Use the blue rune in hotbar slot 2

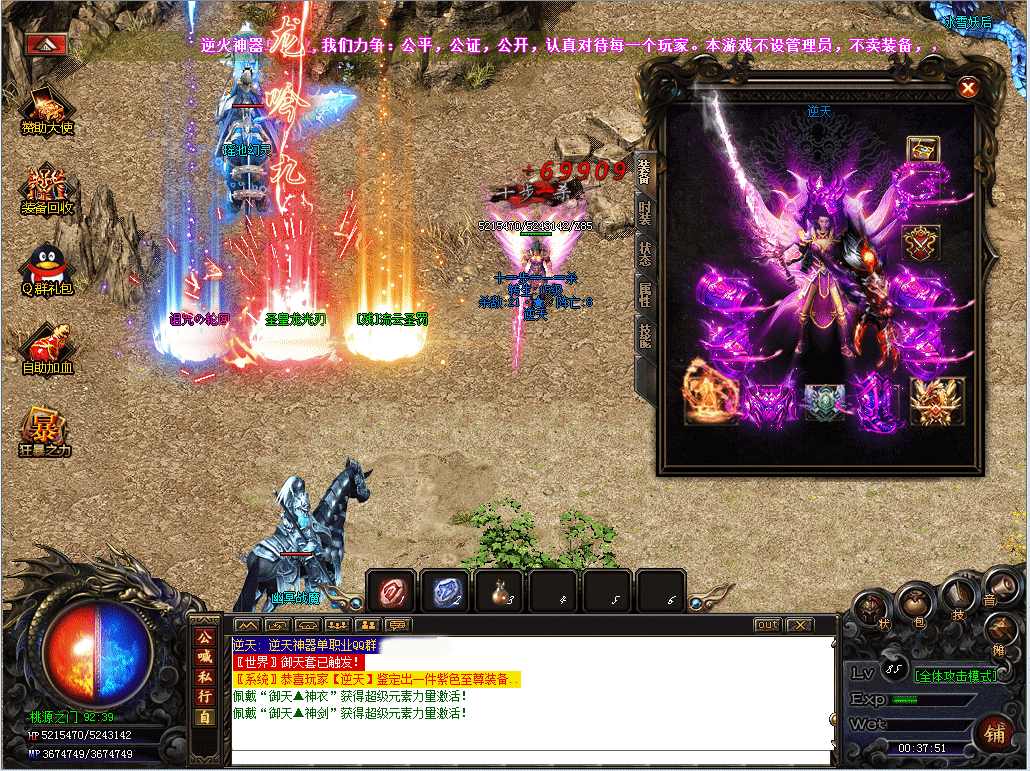tap(444, 591)
